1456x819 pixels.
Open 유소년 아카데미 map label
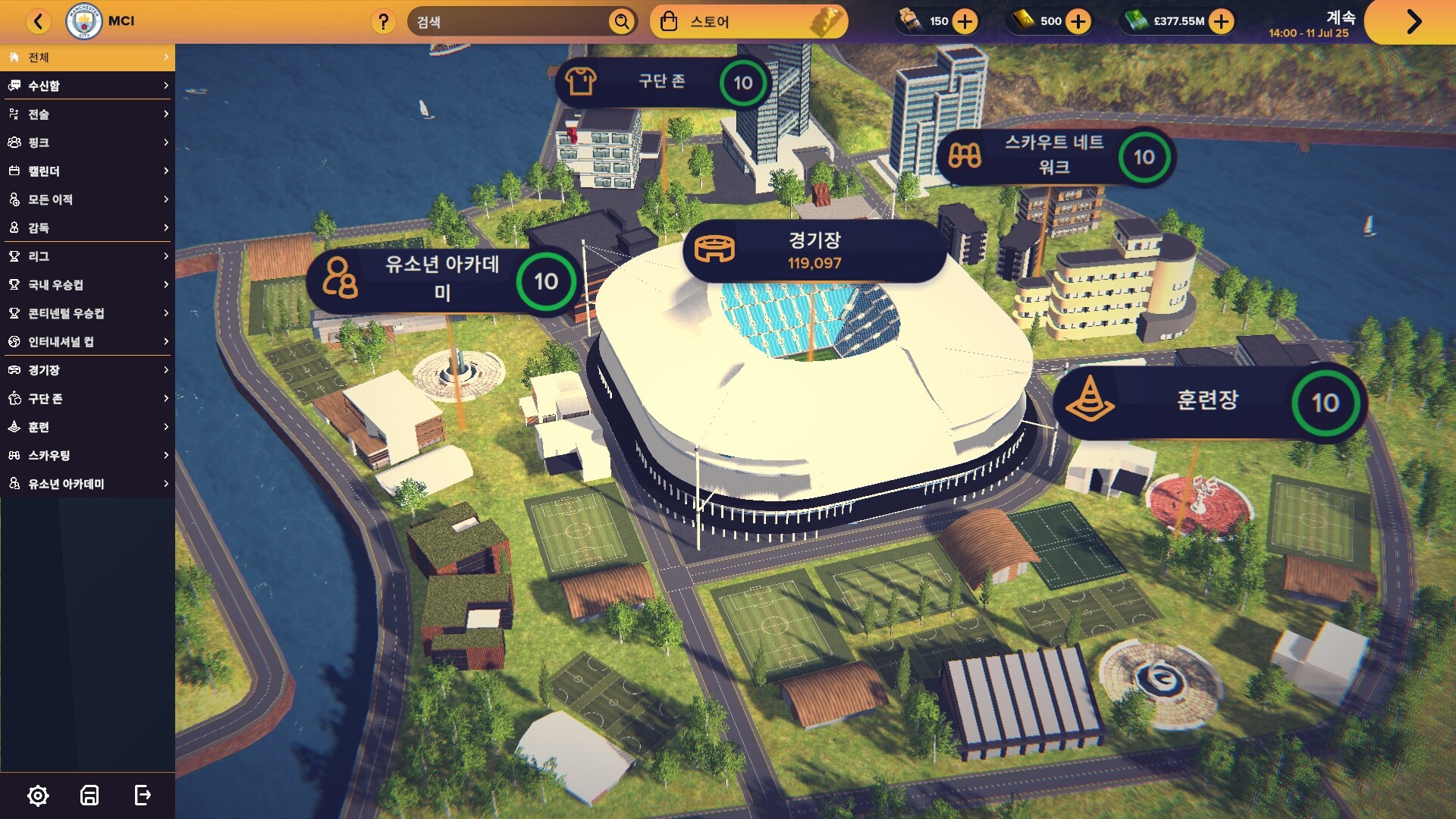441,280
